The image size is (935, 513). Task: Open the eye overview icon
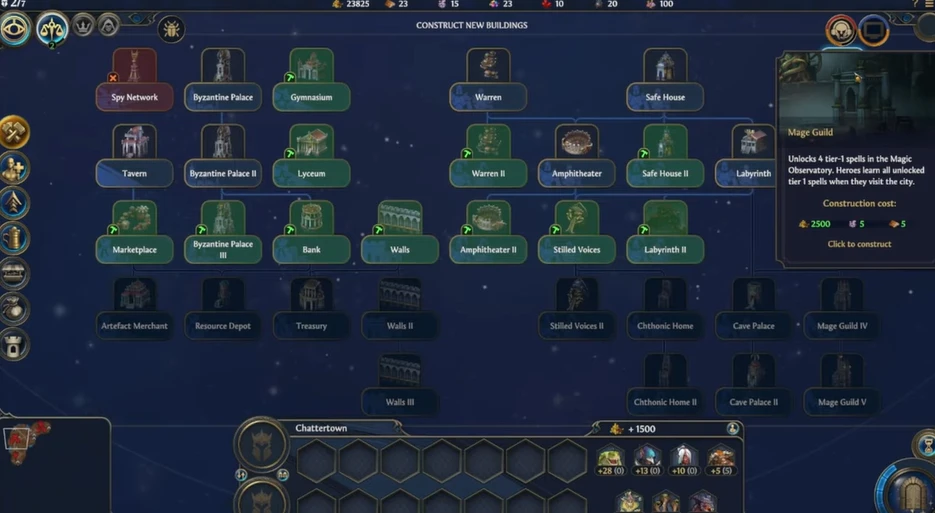point(16,29)
